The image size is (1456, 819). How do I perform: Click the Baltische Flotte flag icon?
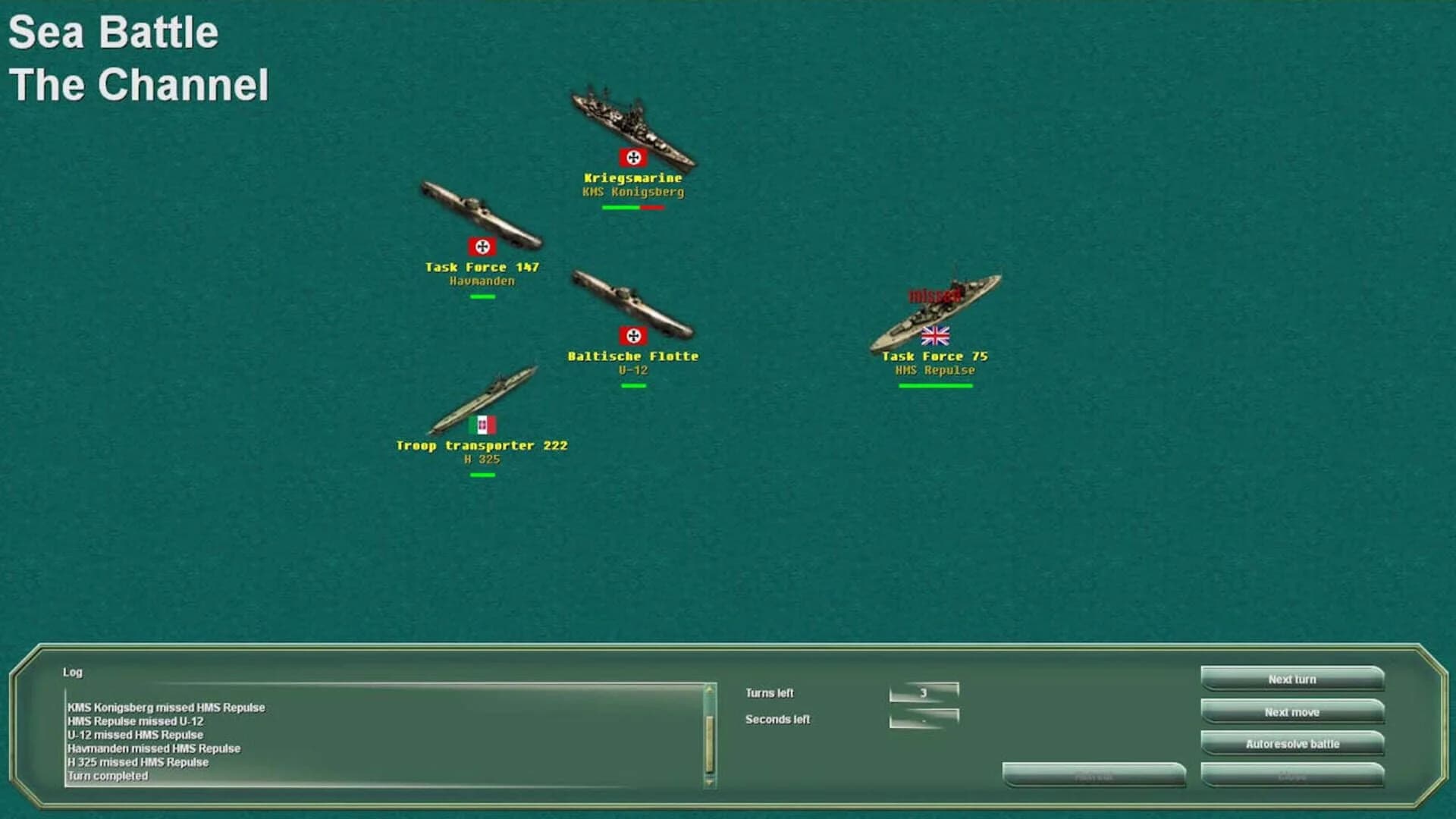[x=634, y=334]
